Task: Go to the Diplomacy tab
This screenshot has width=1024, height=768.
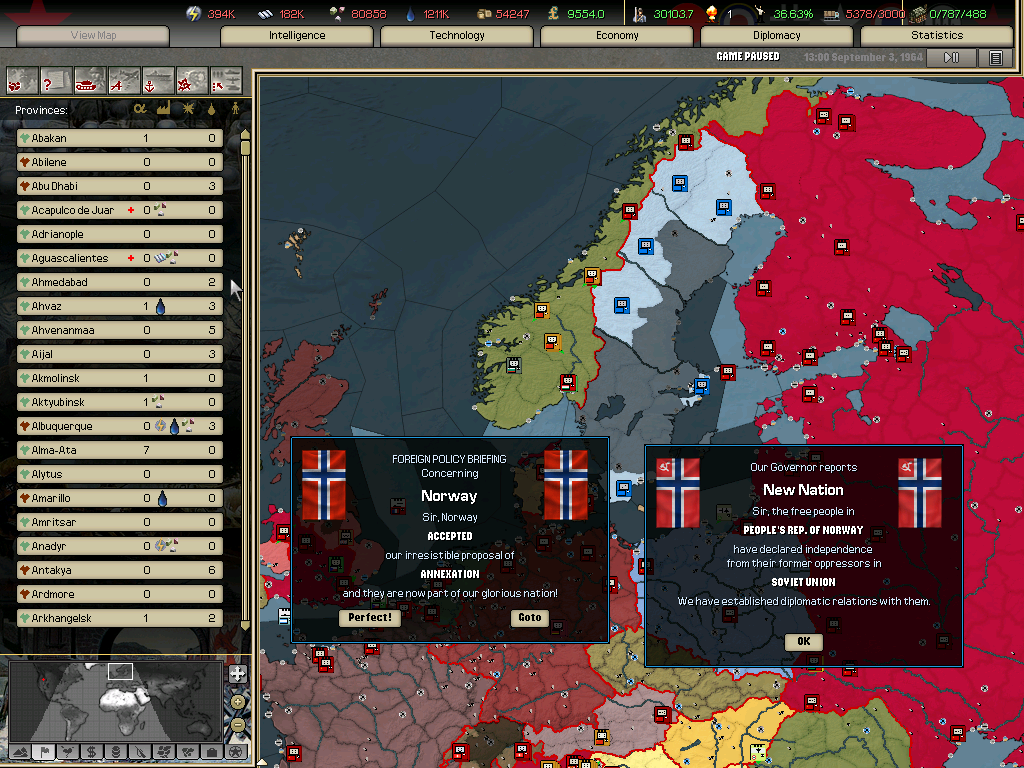Action: 777,36
